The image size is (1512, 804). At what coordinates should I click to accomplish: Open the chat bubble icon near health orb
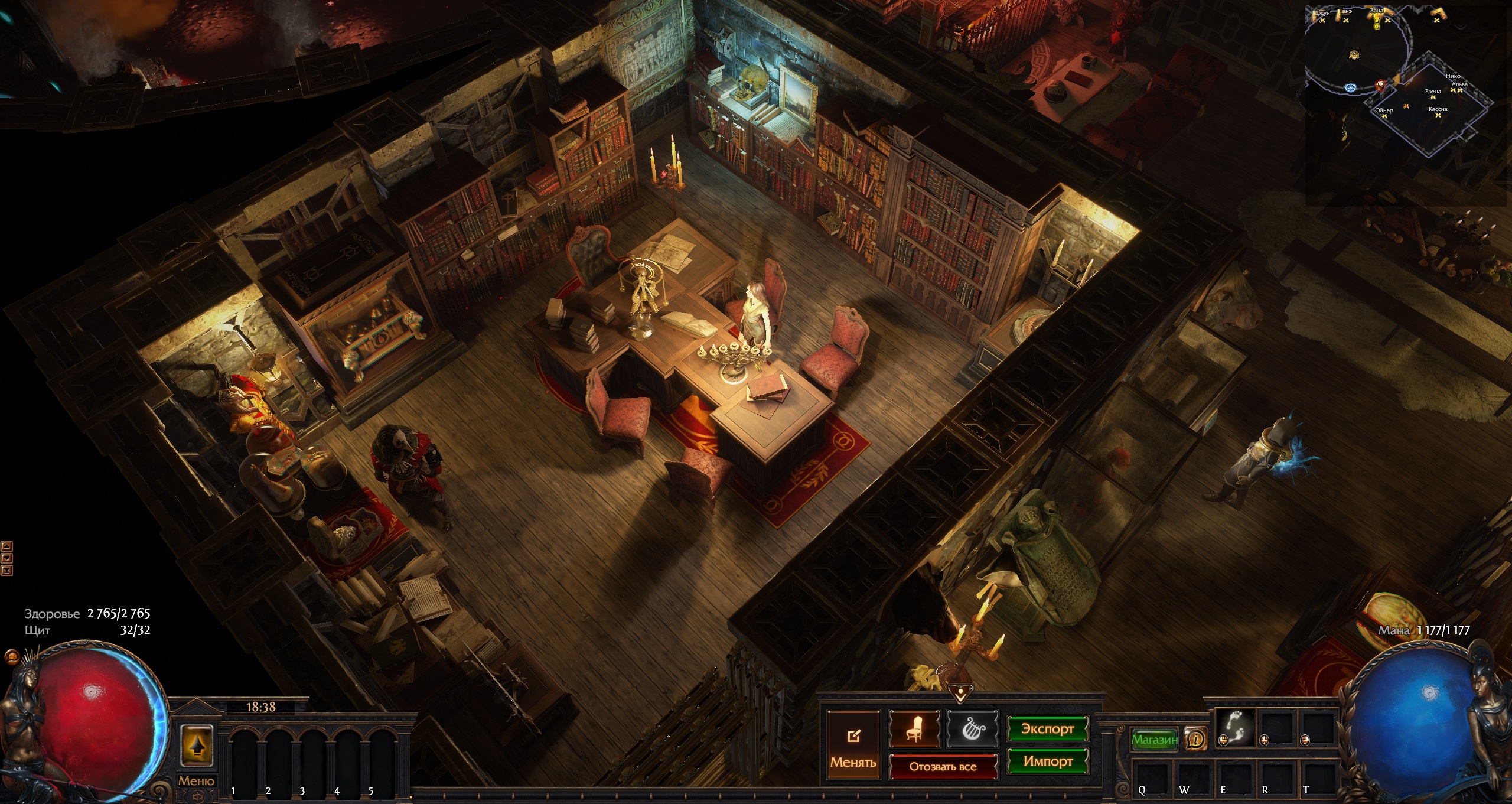point(11,656)
